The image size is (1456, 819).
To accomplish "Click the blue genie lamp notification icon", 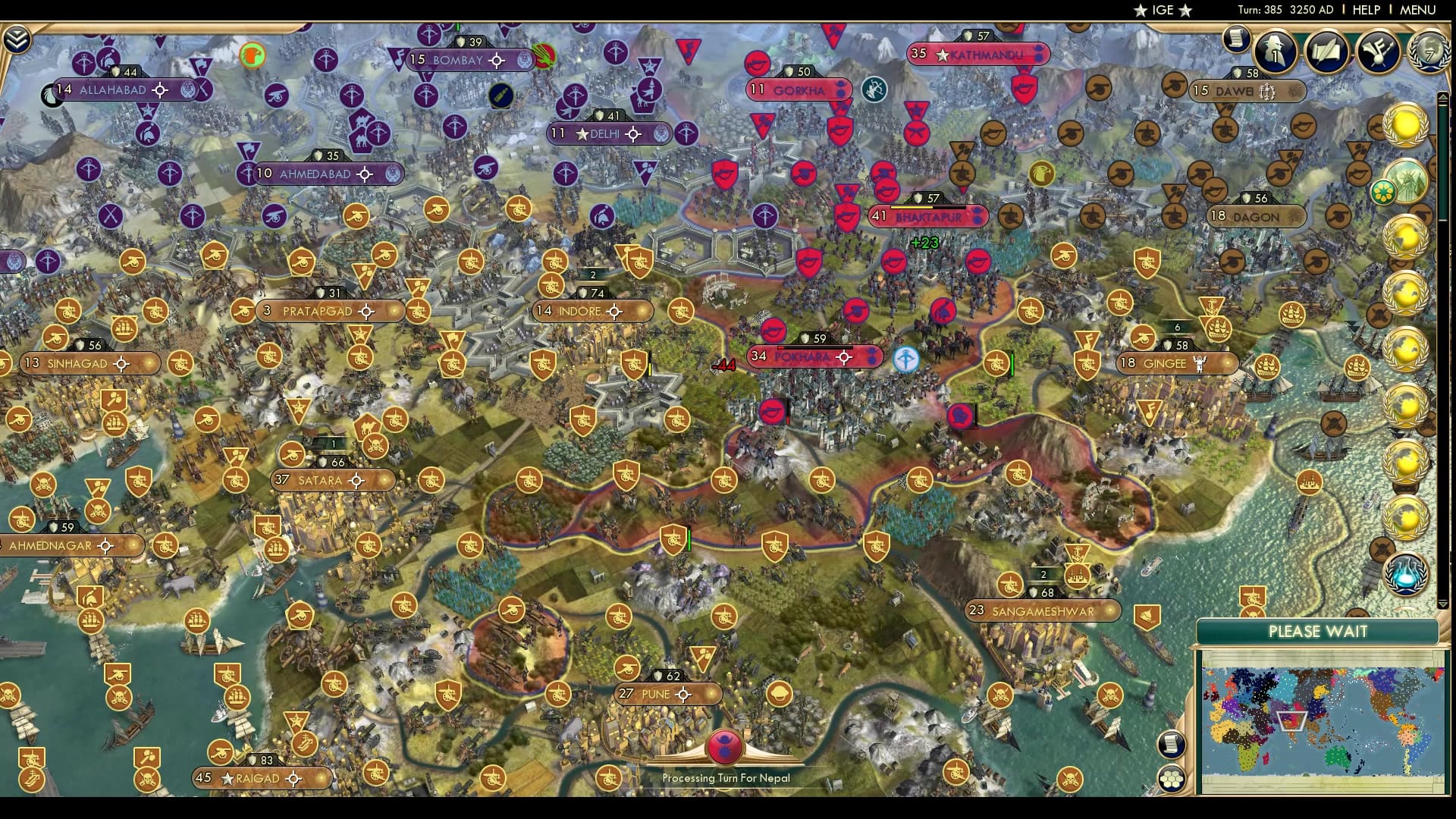I will pyautogui.click(x=1404, y=573).
